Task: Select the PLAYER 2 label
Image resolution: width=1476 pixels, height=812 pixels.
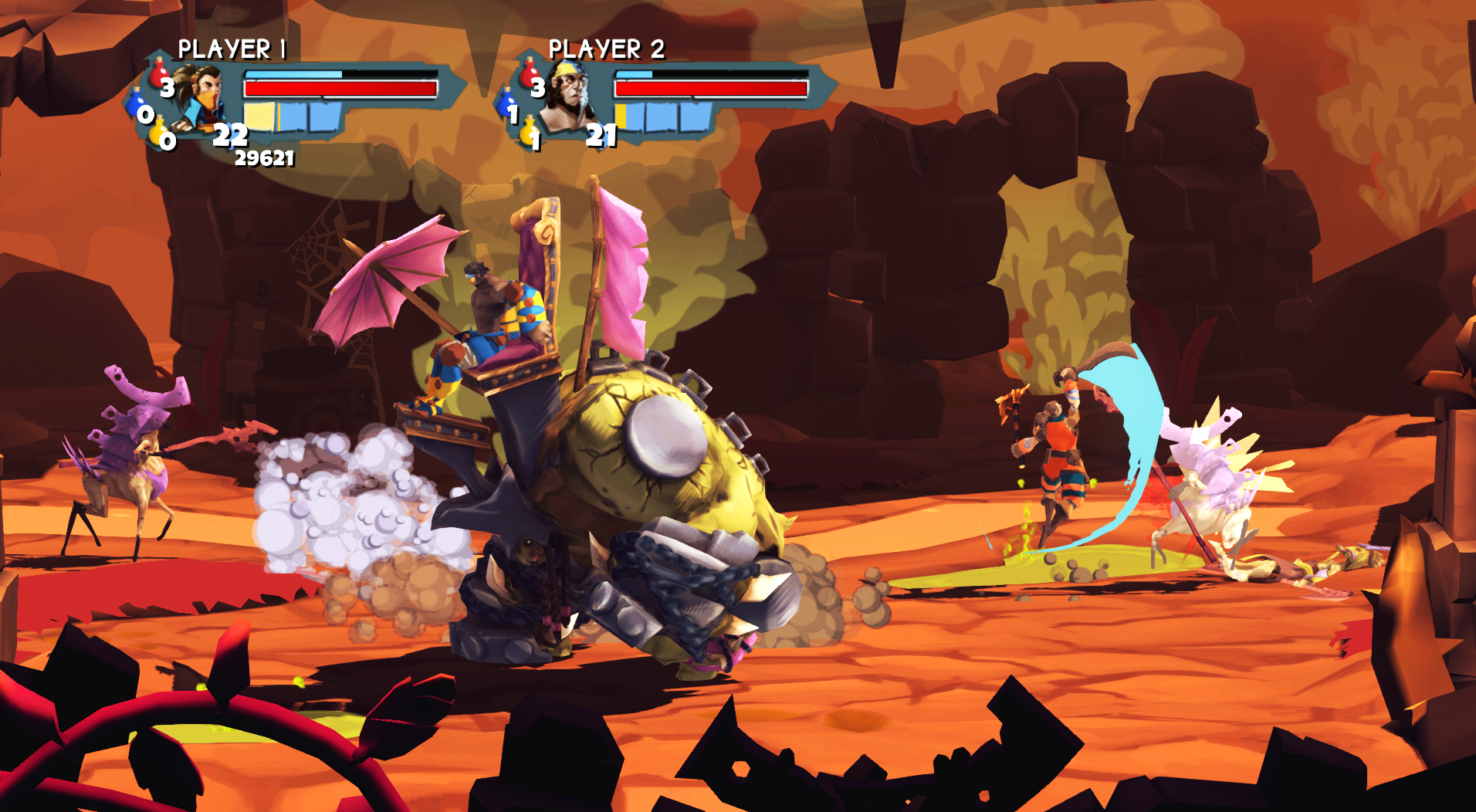Action: click(x=606, y=48)
